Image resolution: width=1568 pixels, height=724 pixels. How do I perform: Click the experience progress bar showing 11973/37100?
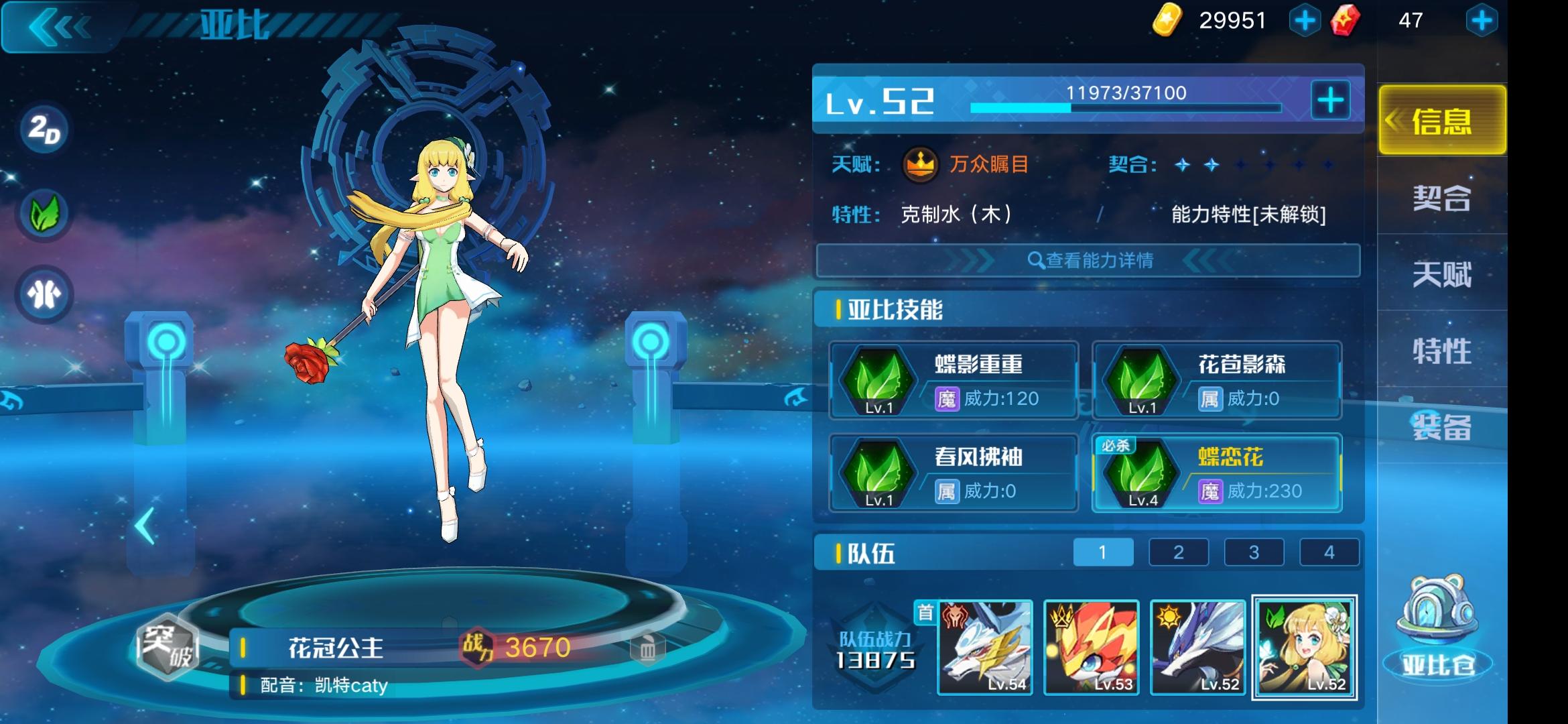1119,106
